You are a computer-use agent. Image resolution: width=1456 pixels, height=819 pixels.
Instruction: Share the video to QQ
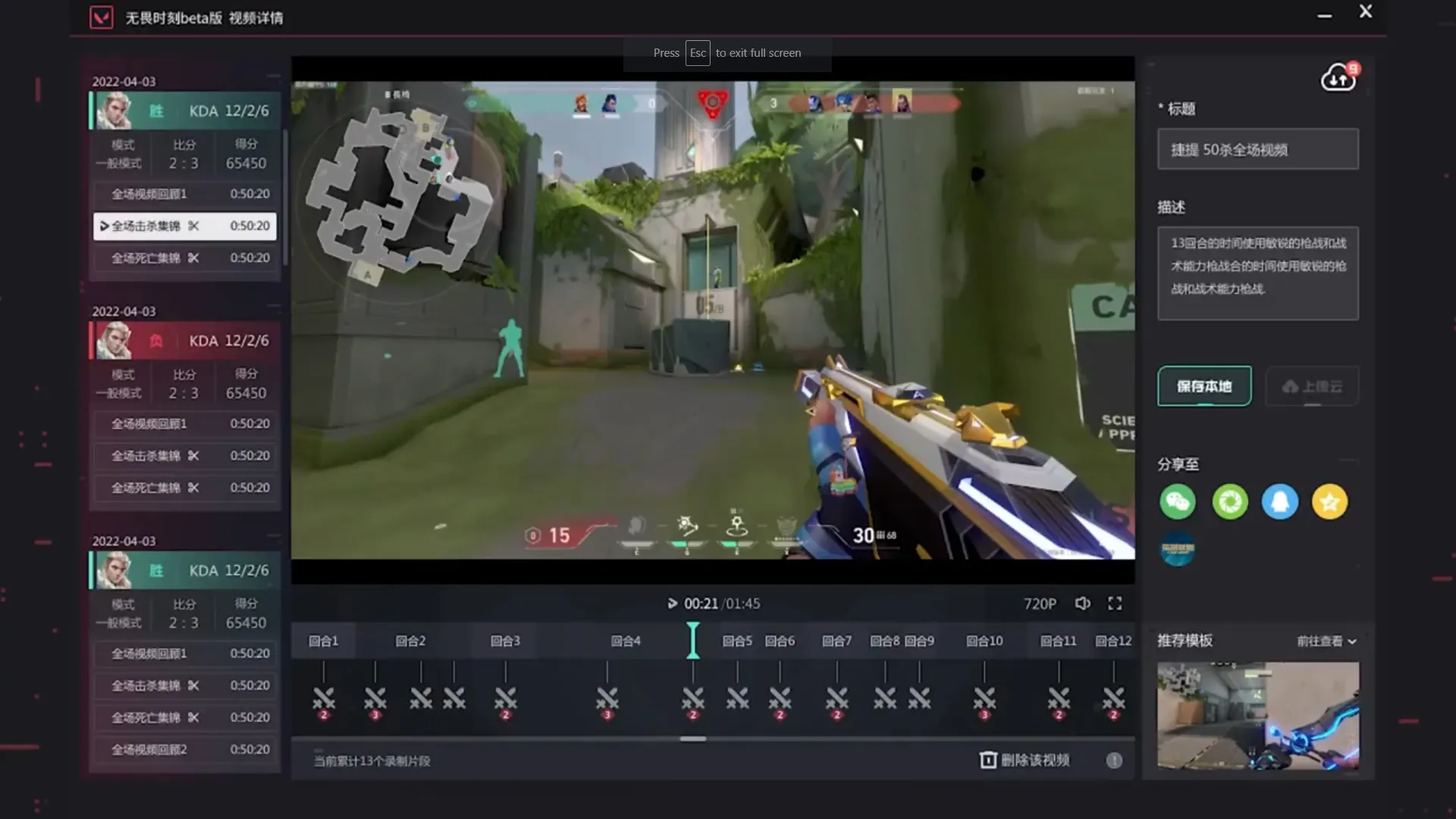pyautogui.click(x=1280, y=502)
